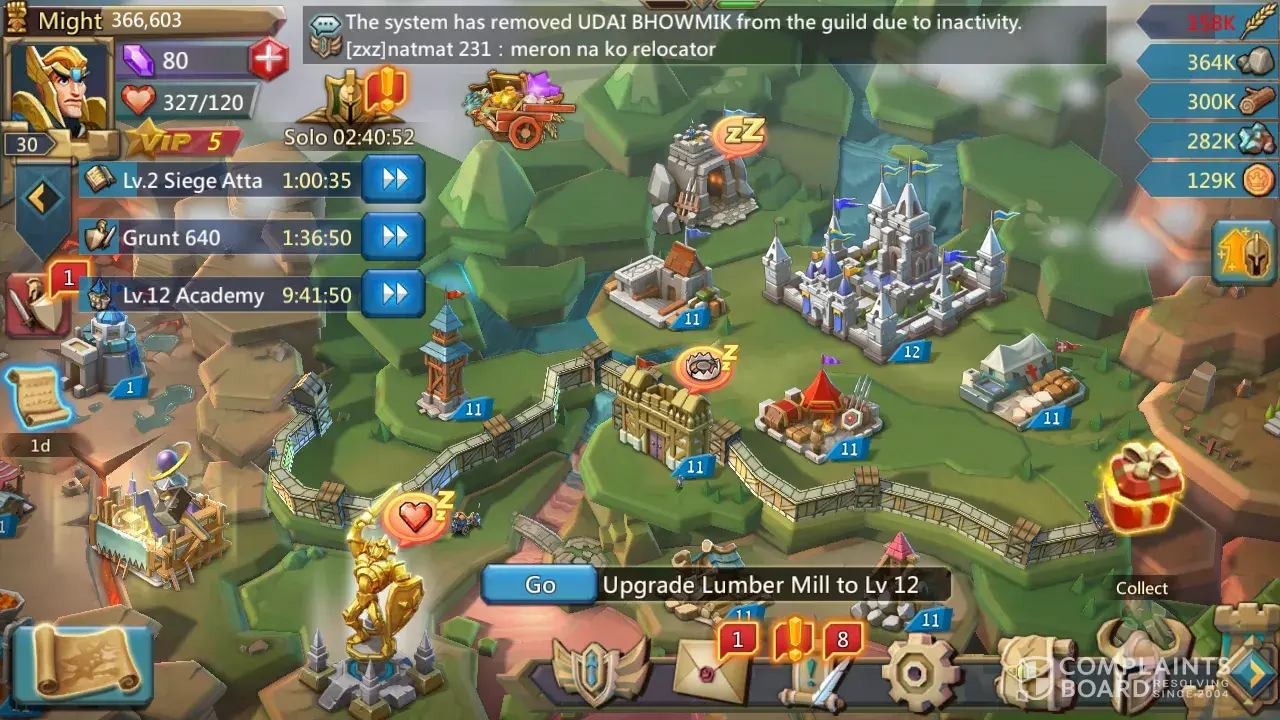Open the army shield icon with red badge

pos(38,305)
